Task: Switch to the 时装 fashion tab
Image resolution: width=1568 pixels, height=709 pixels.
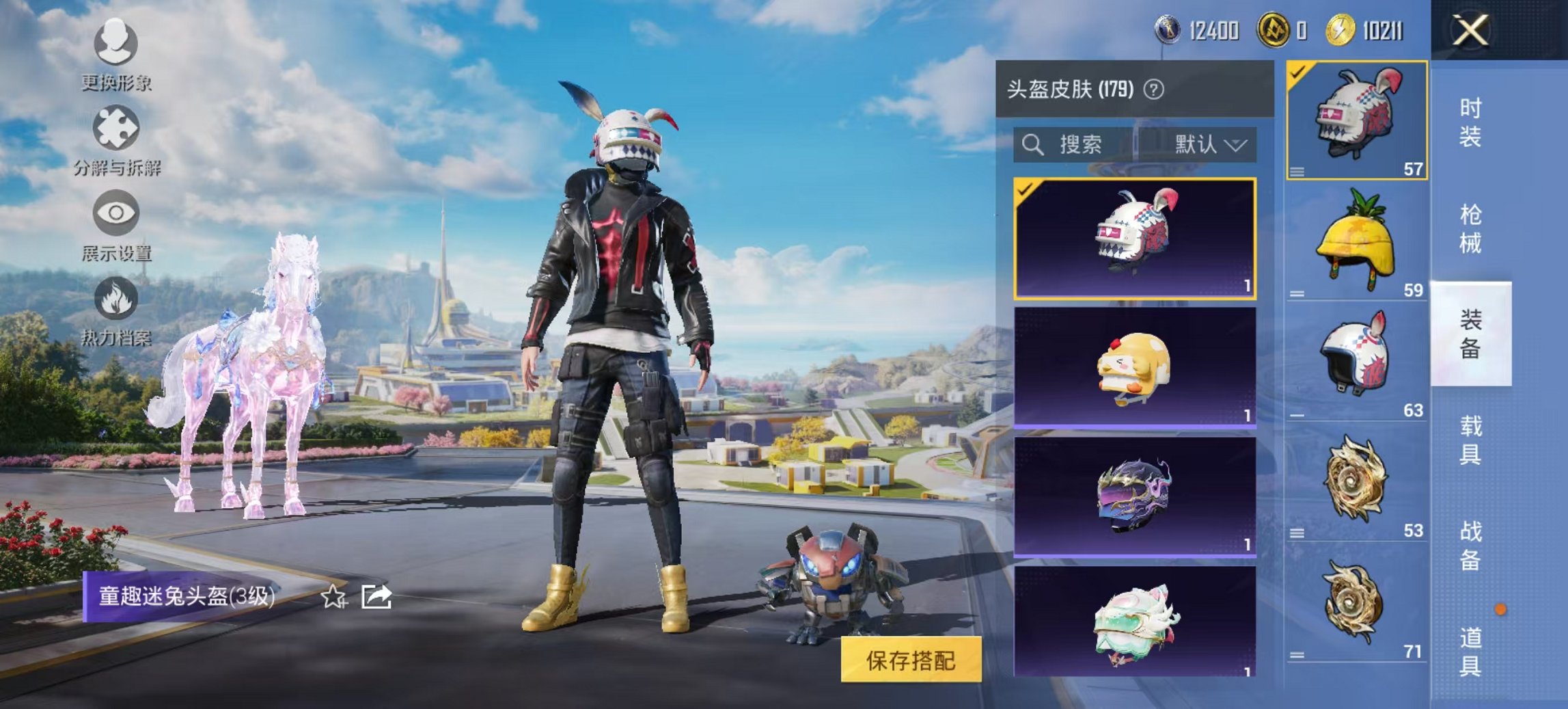Action: (x=1470, y=123)
